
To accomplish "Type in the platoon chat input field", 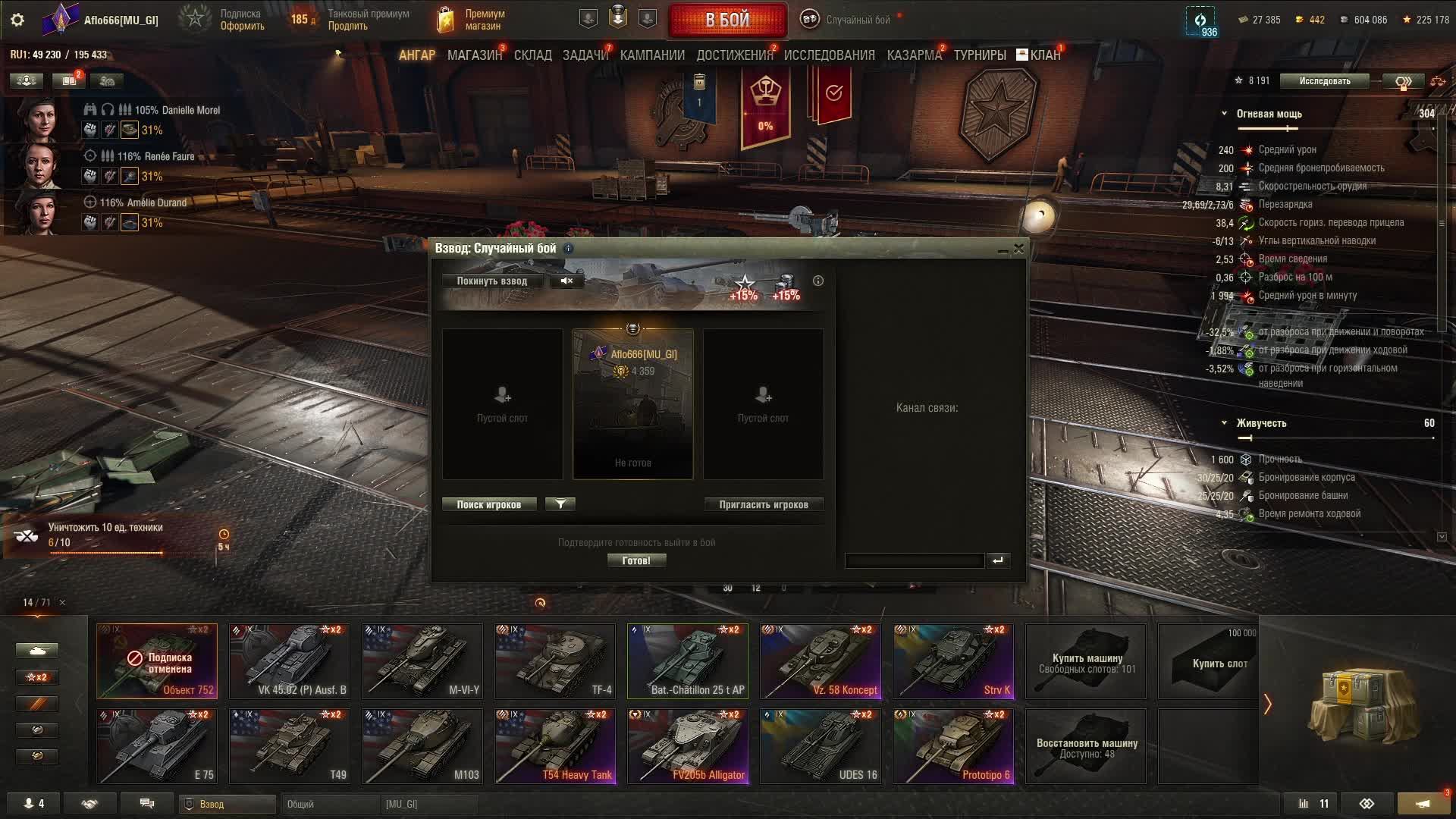I will (x=914, y=561).
